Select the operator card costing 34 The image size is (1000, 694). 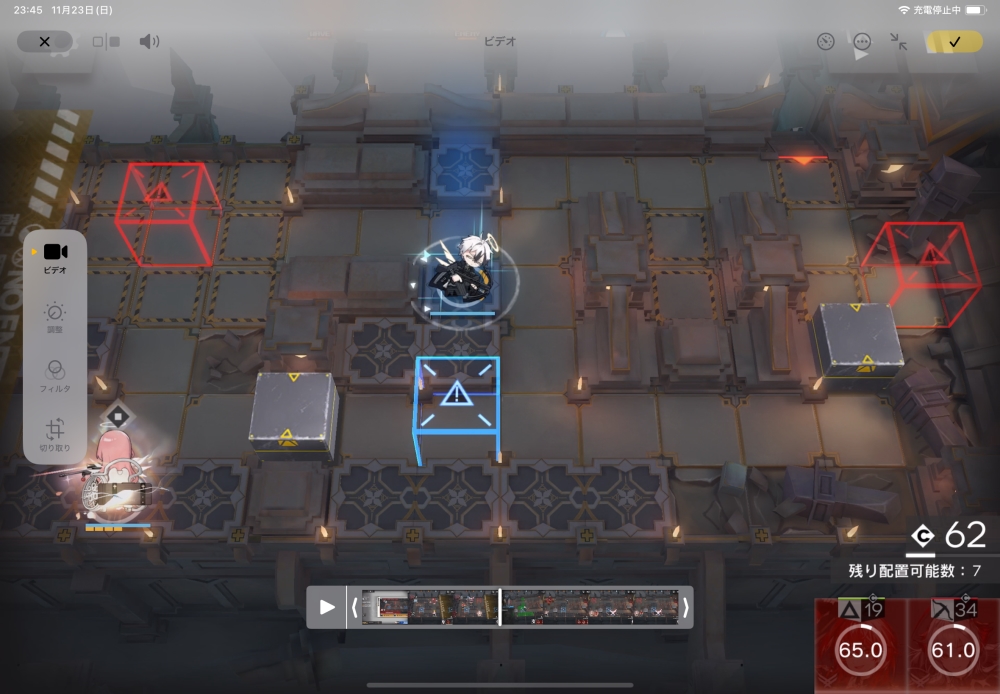[x=953, y=645]
